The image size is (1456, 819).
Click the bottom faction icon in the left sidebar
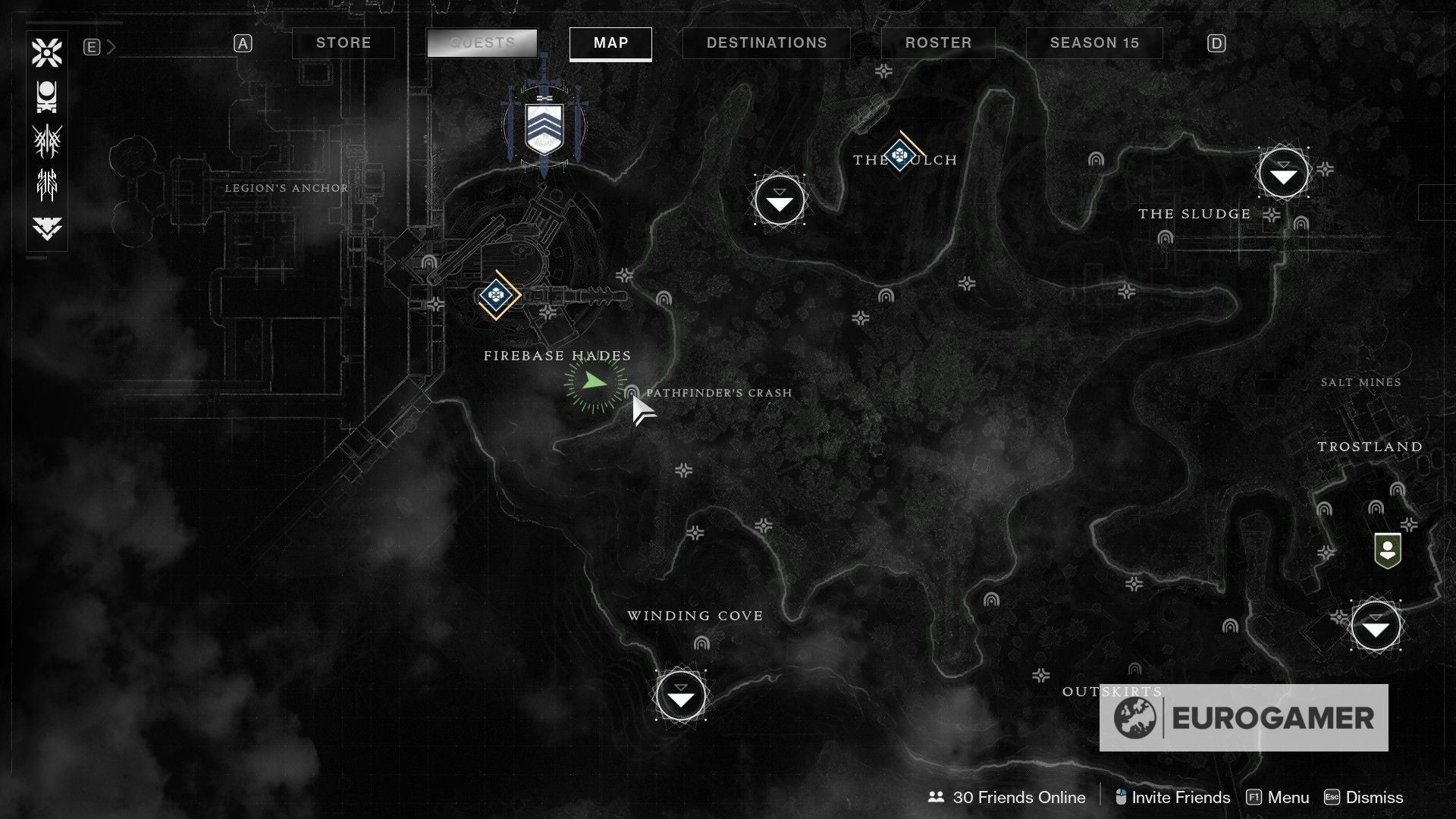46,226
